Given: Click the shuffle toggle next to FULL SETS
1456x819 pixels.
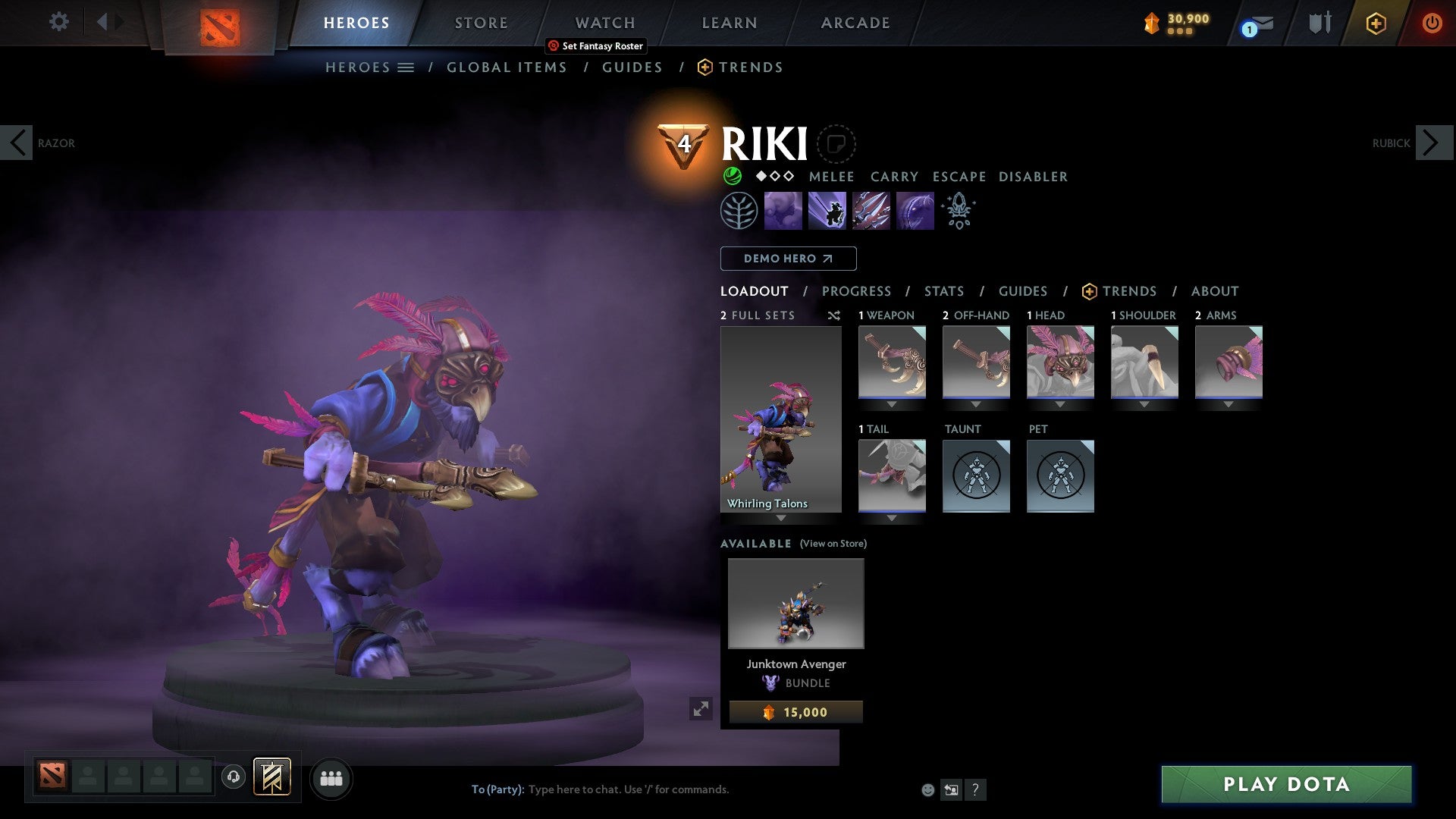Looking at the screenshot, I should coord(834,315).
